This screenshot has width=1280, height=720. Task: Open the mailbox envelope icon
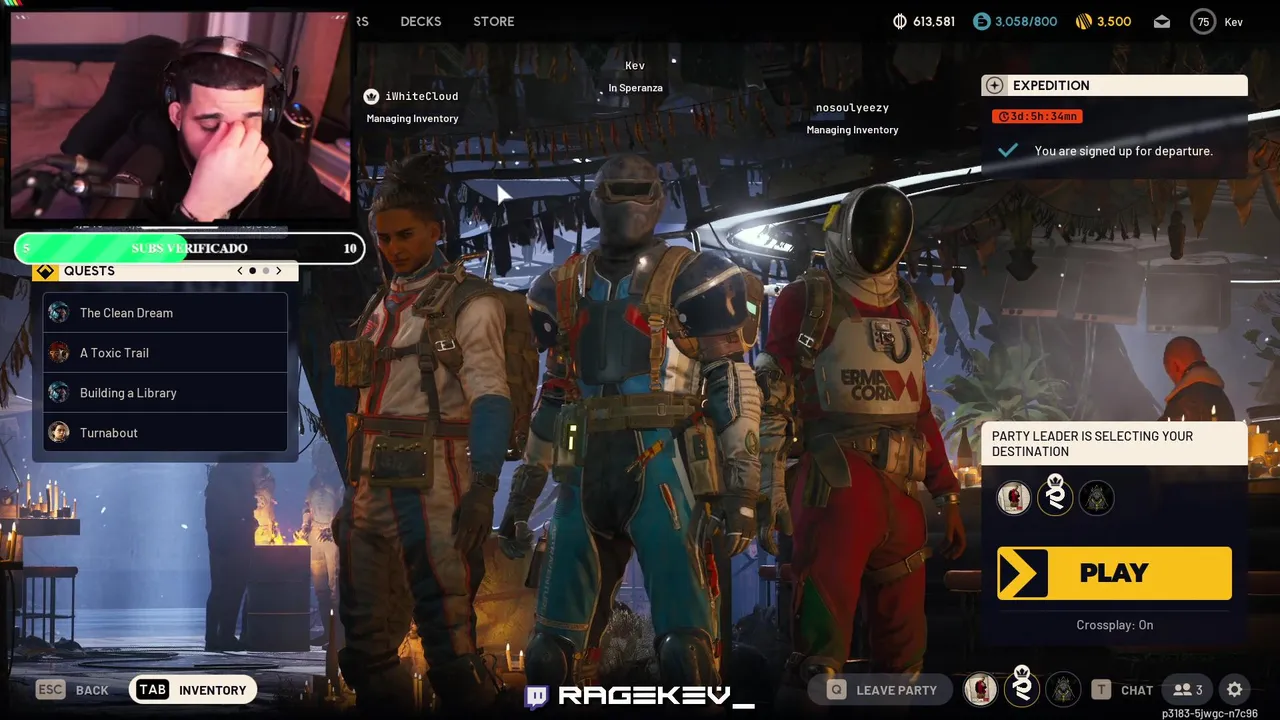pyautogui.click(x=1162, y=22)
